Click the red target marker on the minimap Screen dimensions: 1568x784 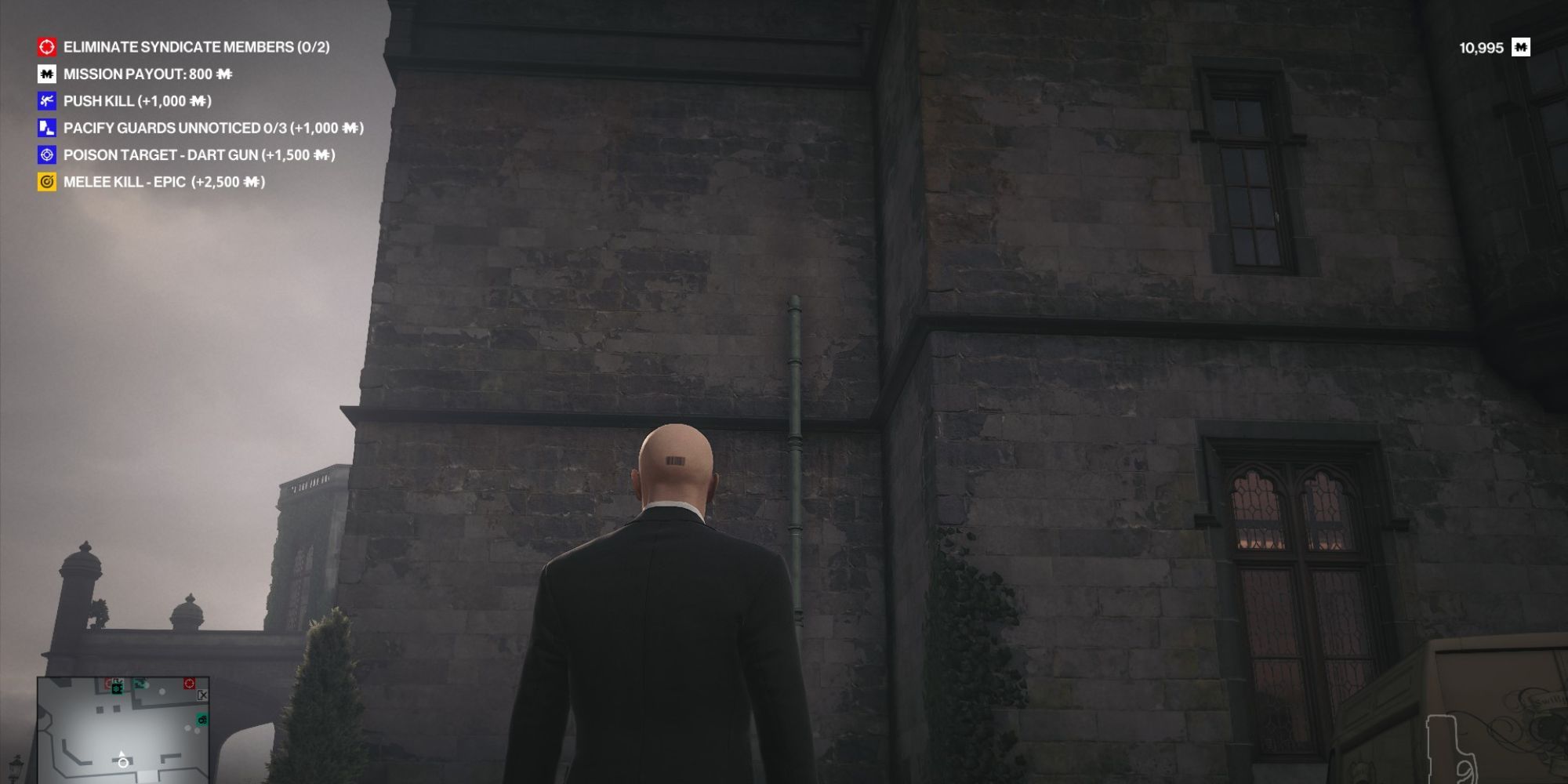[189, 683]
